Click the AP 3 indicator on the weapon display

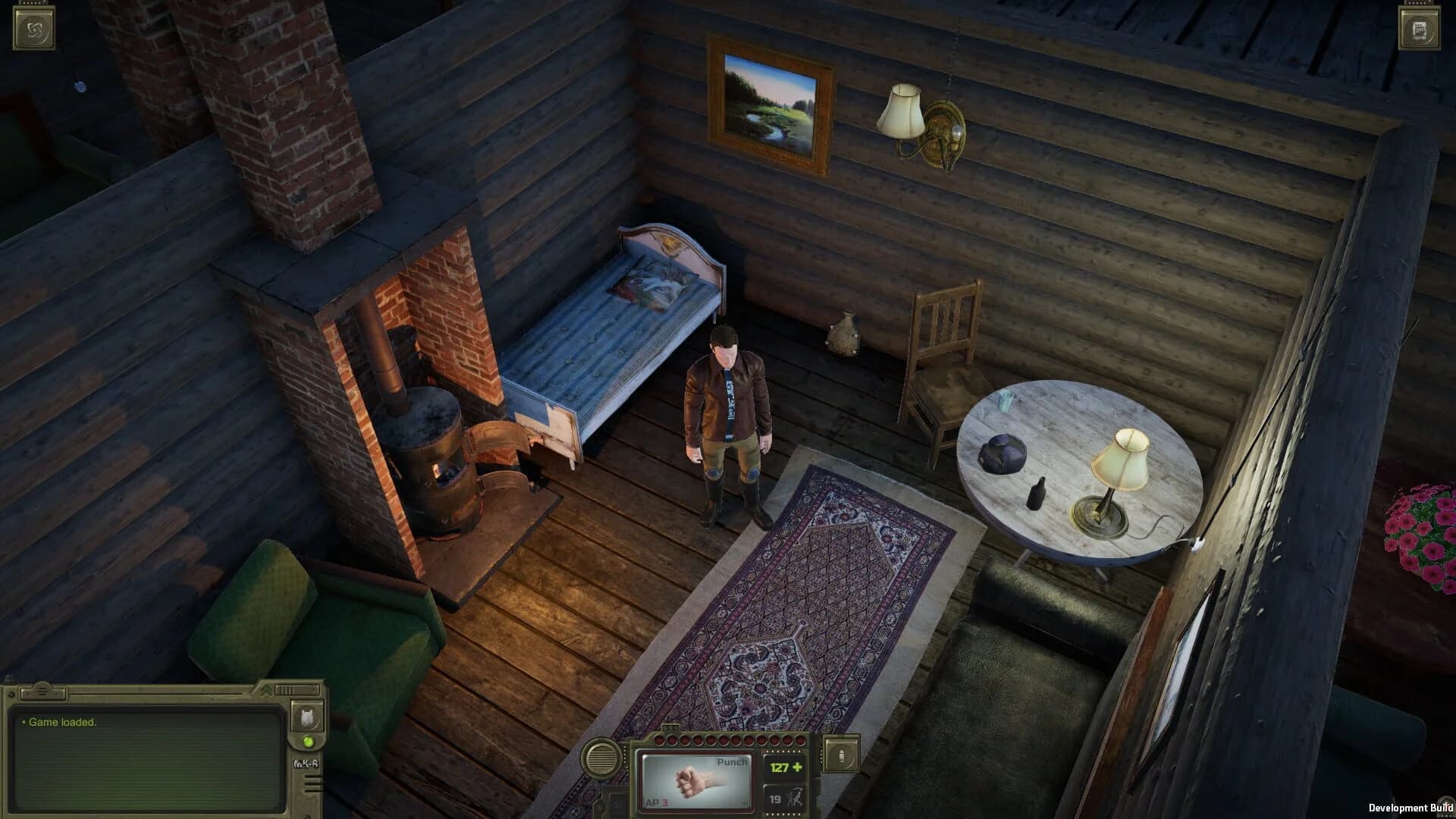click(x=656, y=802)
